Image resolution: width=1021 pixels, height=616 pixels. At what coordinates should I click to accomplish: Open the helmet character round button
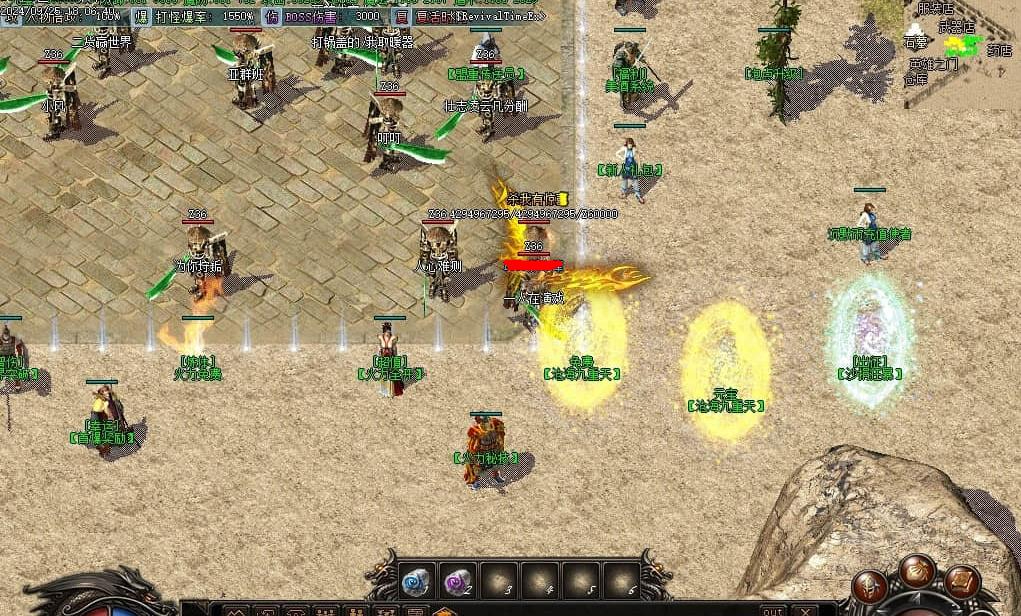click(x=870, y=585)
